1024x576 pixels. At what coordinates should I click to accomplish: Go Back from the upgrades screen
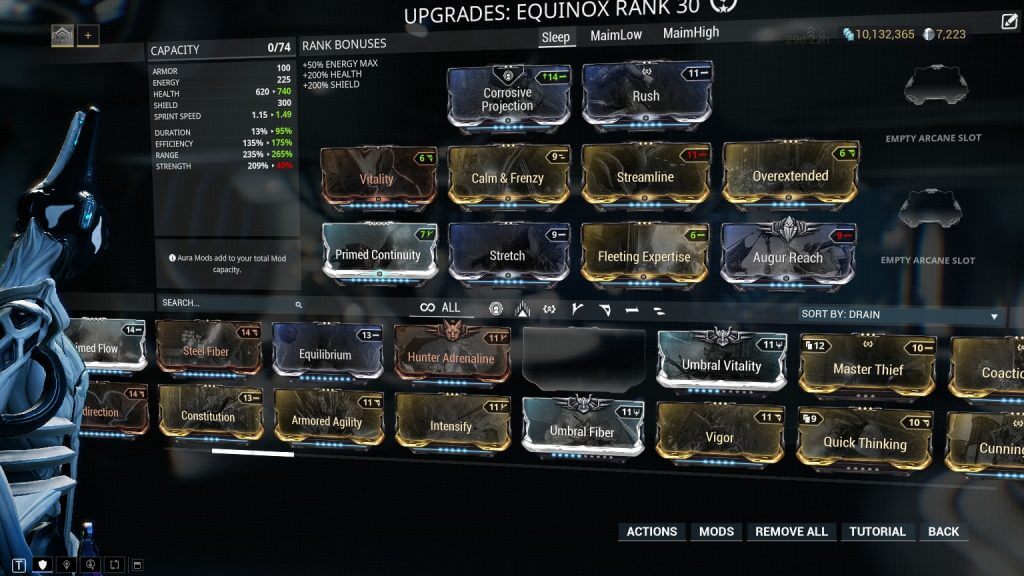click(x=943, y=532)
